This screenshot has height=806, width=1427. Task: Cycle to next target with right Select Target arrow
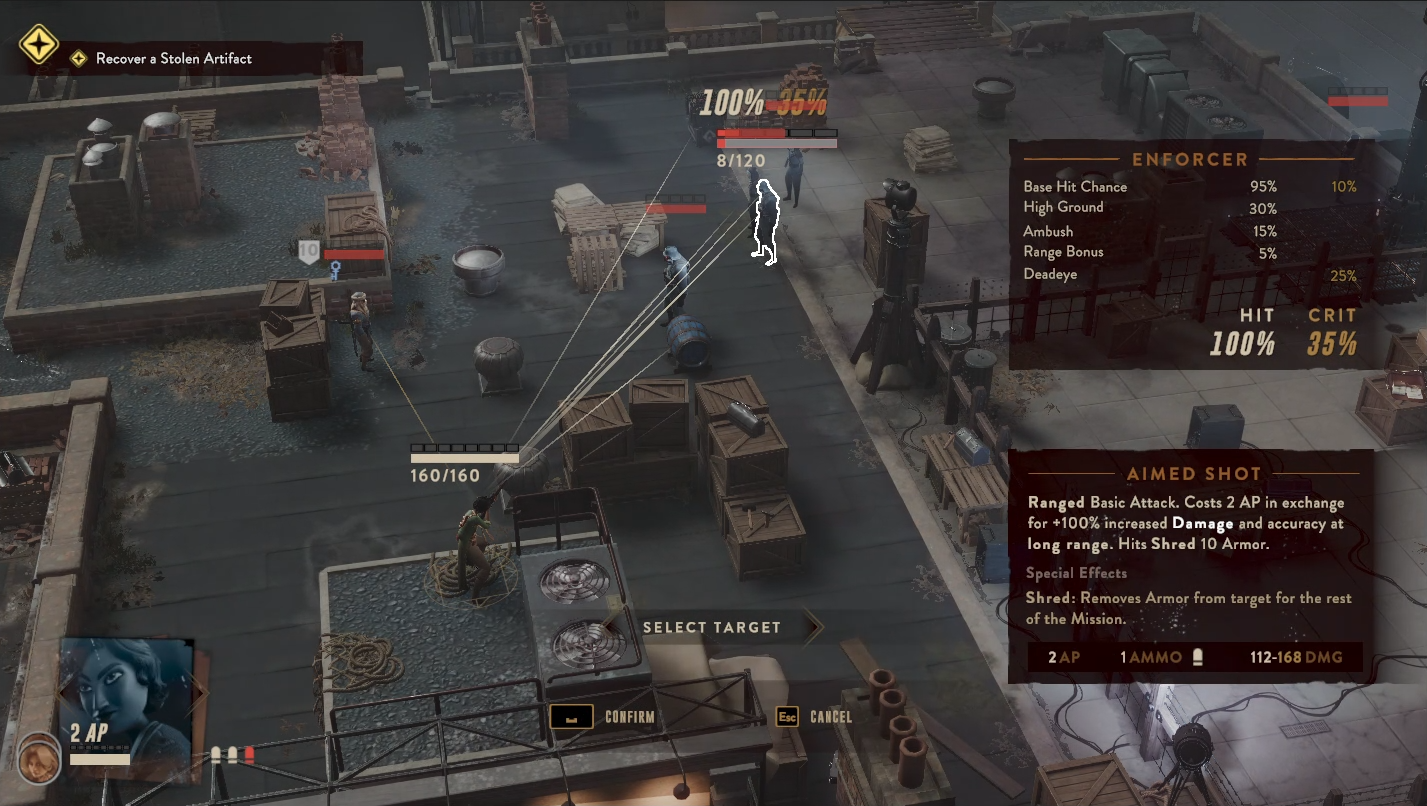coord(811,627)
